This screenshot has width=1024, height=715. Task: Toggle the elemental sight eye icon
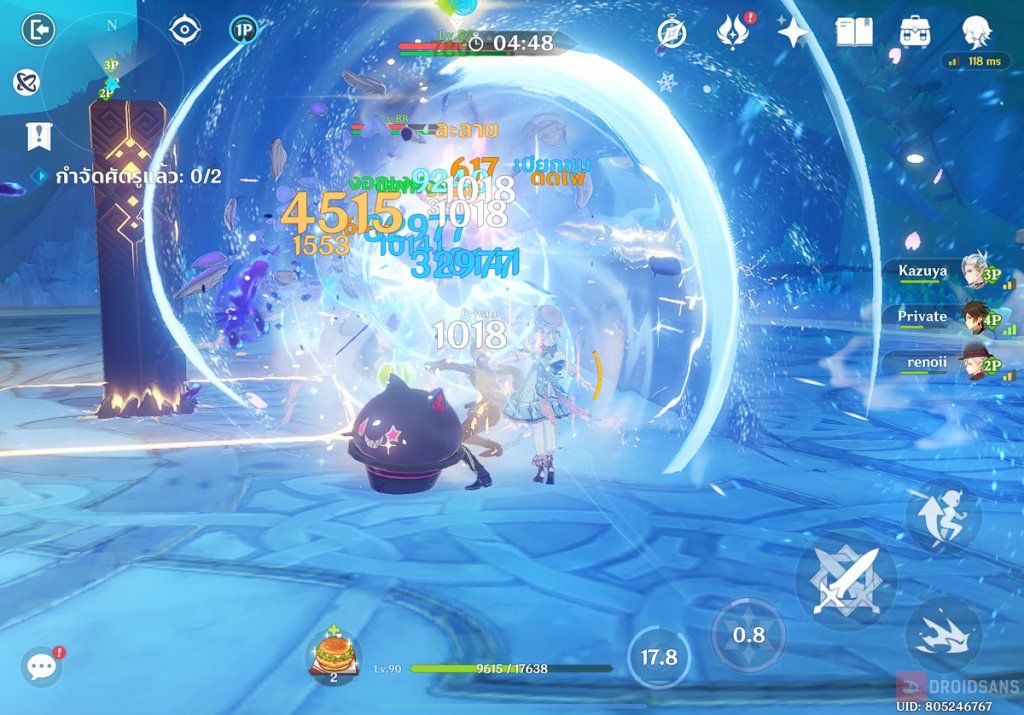185,30
